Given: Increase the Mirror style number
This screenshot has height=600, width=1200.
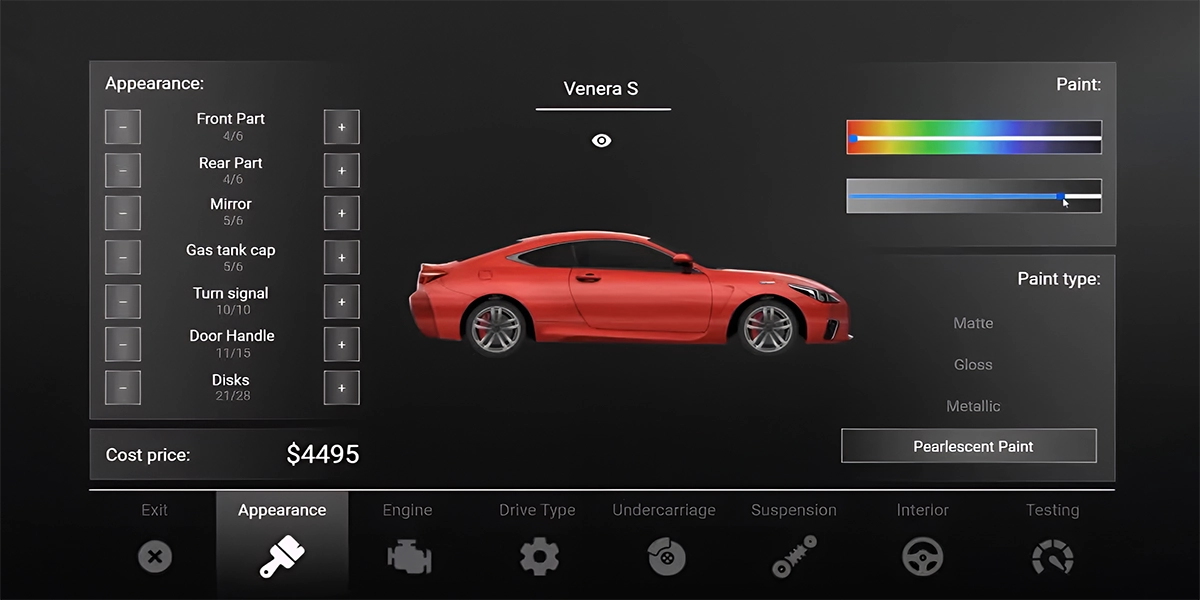Looking at the screenshot, I should pos(341,213).
